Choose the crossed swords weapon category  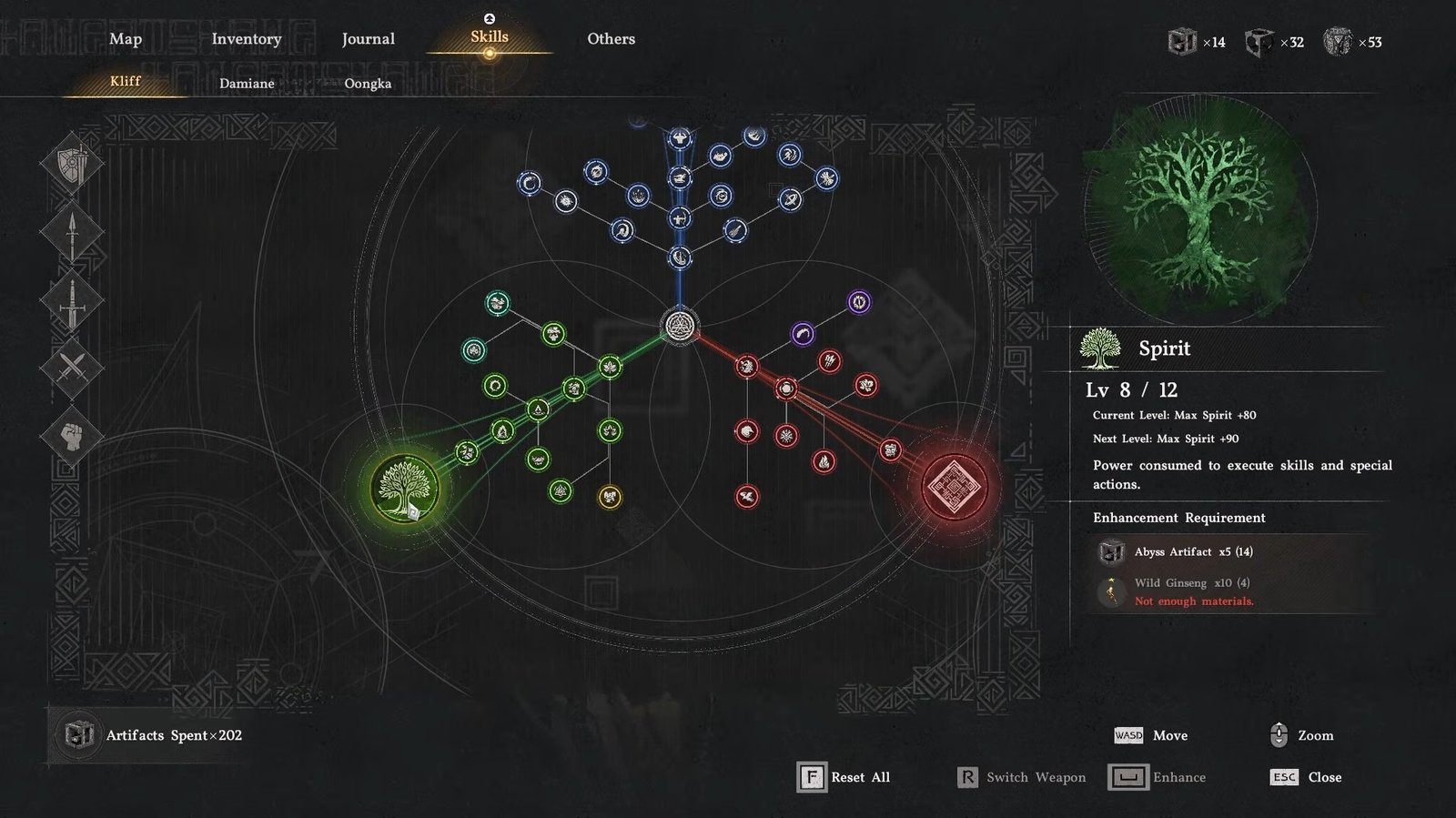(x=72, y=368)
